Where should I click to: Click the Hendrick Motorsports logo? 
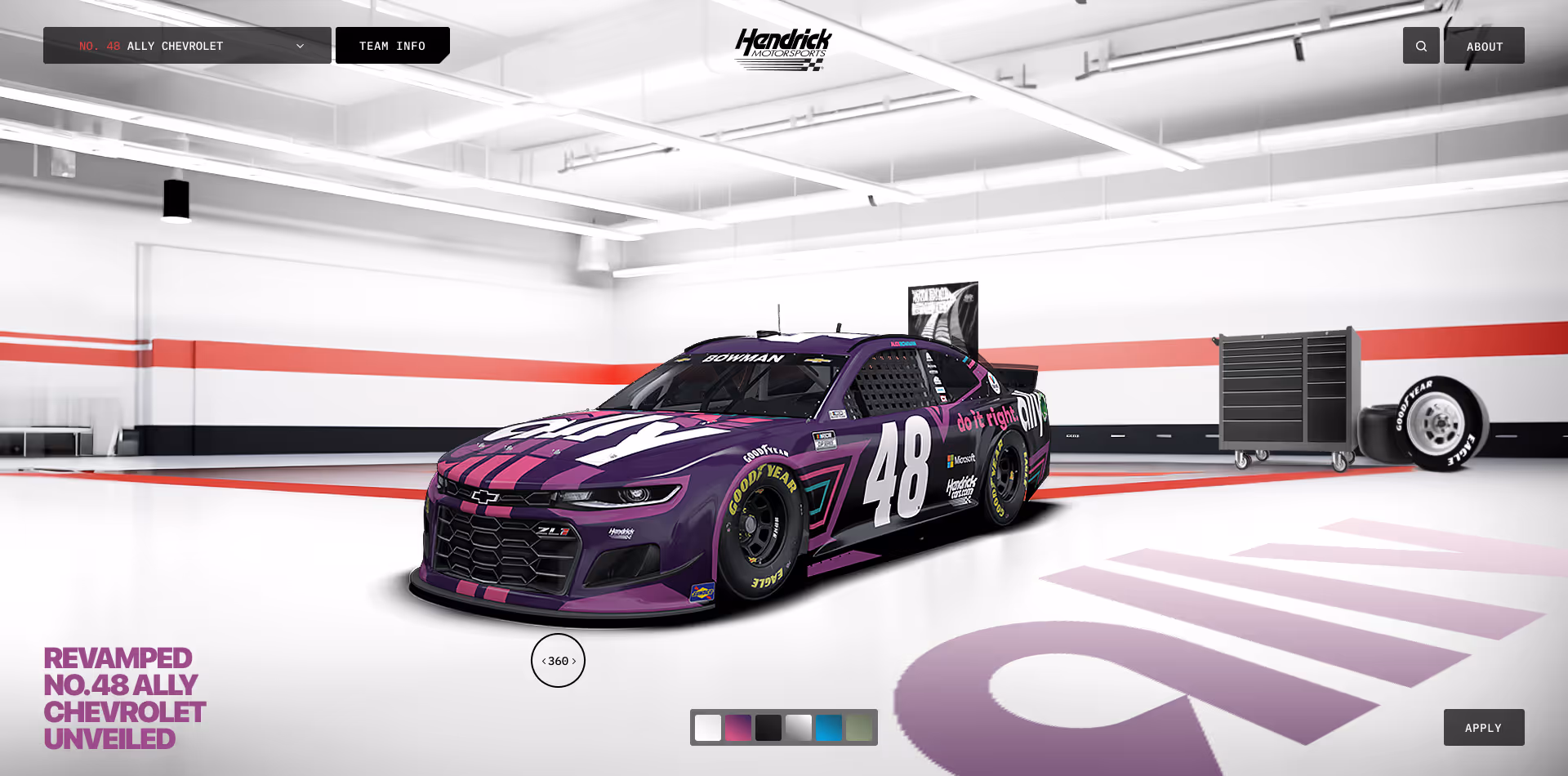[783, 49]
